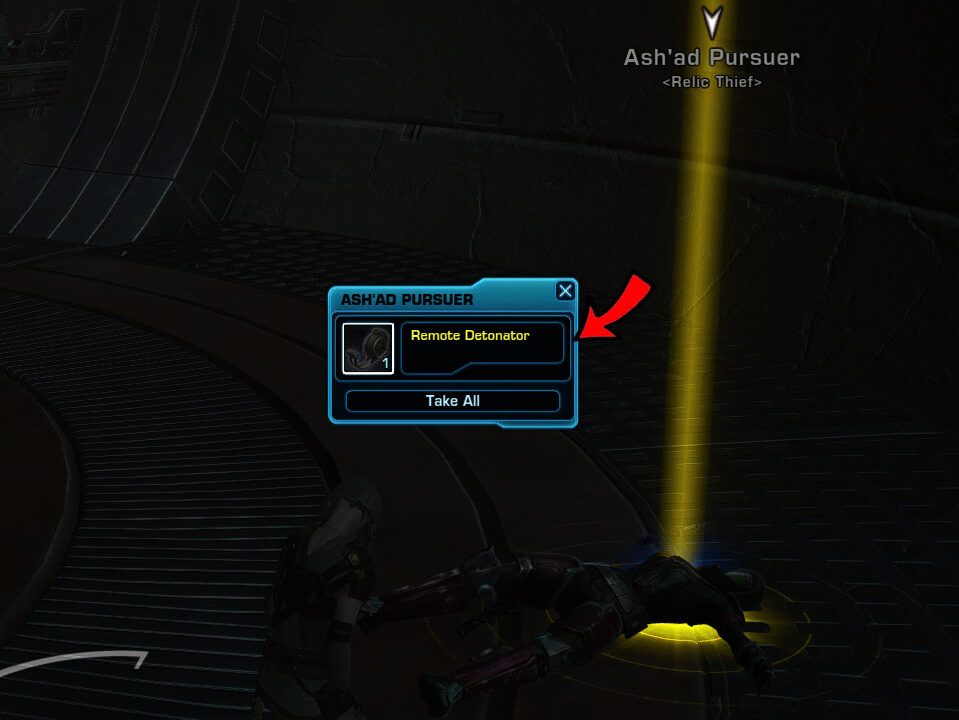Close the Ash'ad Pursuer loot window

(x=565, y=291)
